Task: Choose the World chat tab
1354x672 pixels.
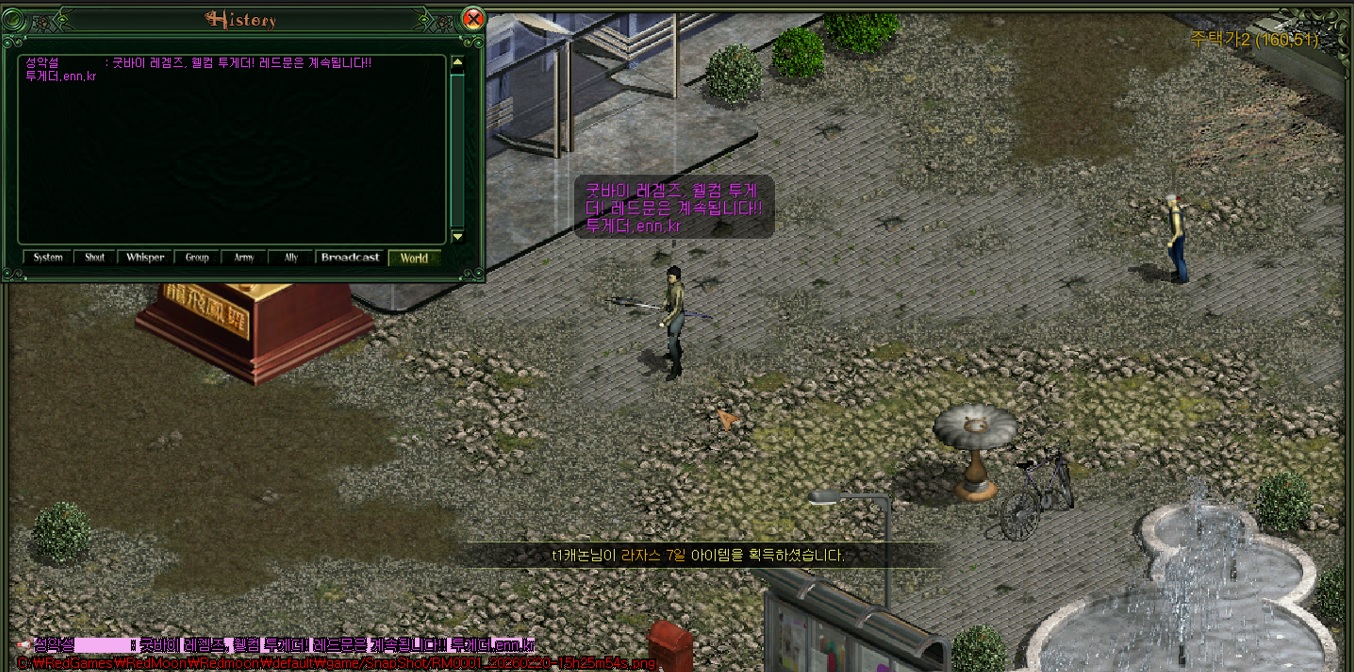Action: [x=414, y=257]
